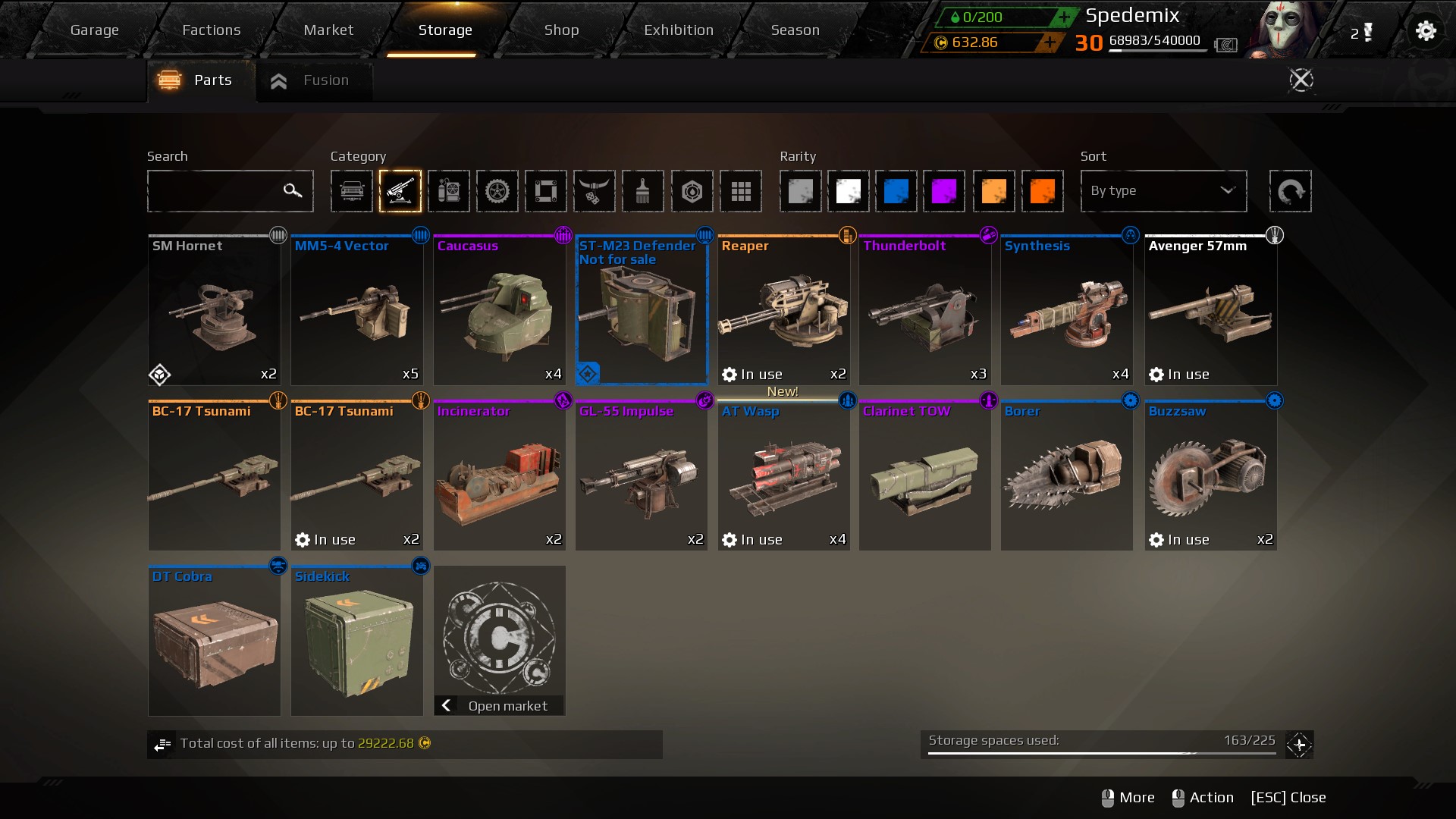1456x819 pixels.
Task: Toggle the blue rarity filter
Action: point(897,191)
